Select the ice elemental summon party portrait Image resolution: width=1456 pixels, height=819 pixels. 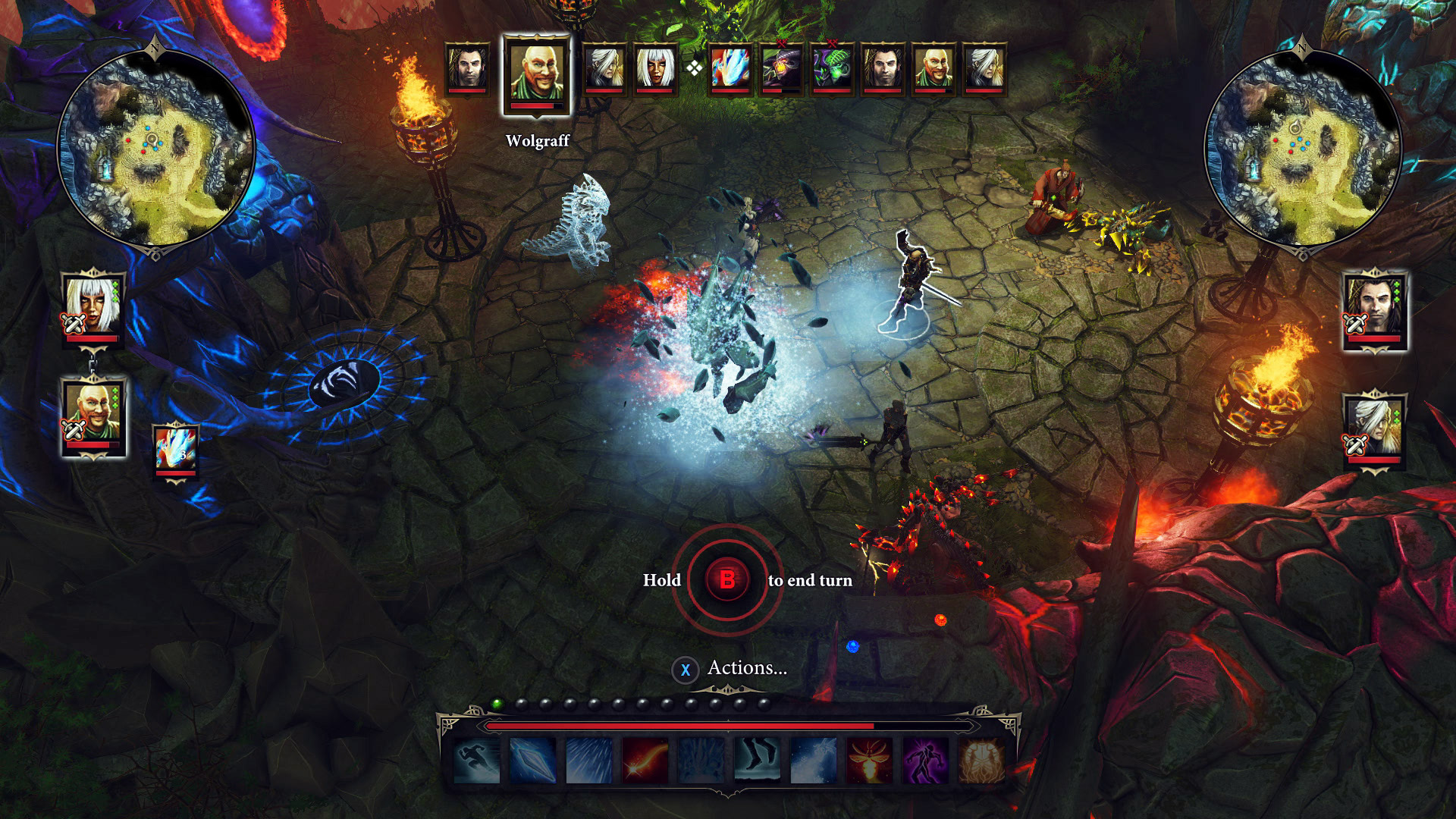(176, 450)
